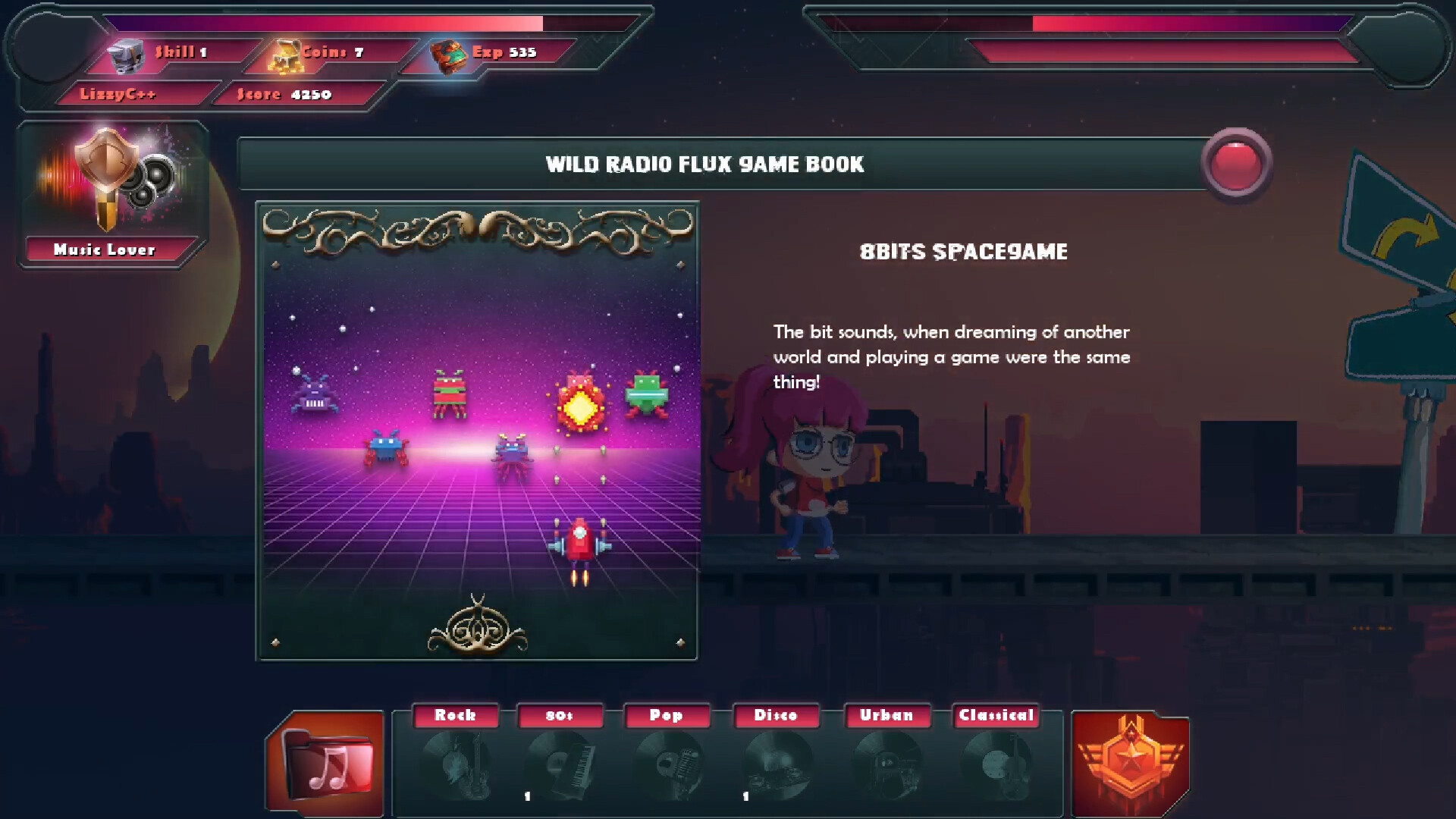The image size is (1456, 819).
Task: Choose the Urban genre record
Action: (x=886, y=763)
